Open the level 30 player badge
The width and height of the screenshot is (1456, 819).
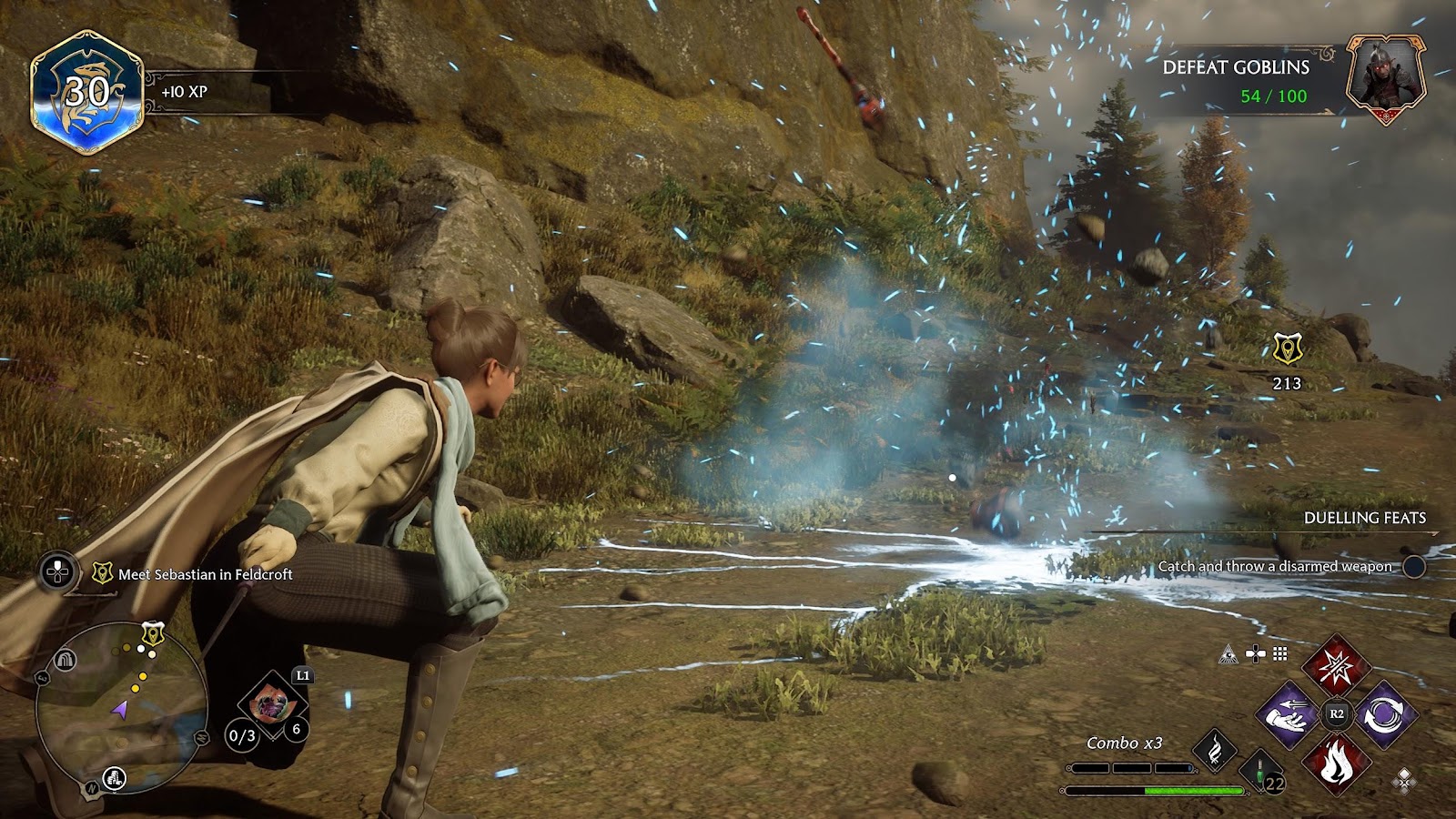(x=87, y=93)
